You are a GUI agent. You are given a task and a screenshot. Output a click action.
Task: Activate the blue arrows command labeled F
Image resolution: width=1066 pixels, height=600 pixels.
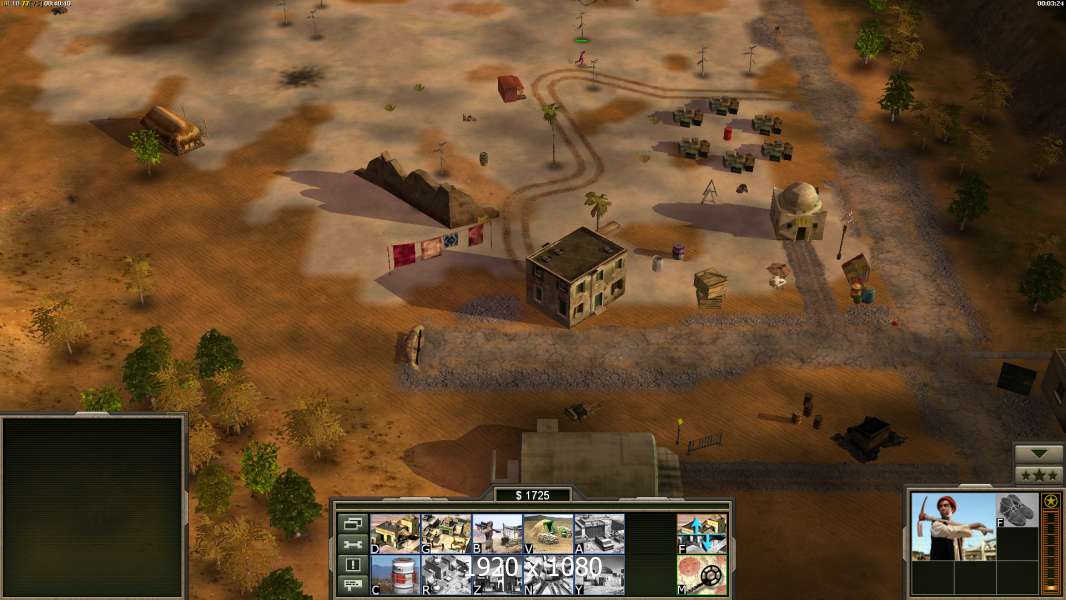pos(702,534)
